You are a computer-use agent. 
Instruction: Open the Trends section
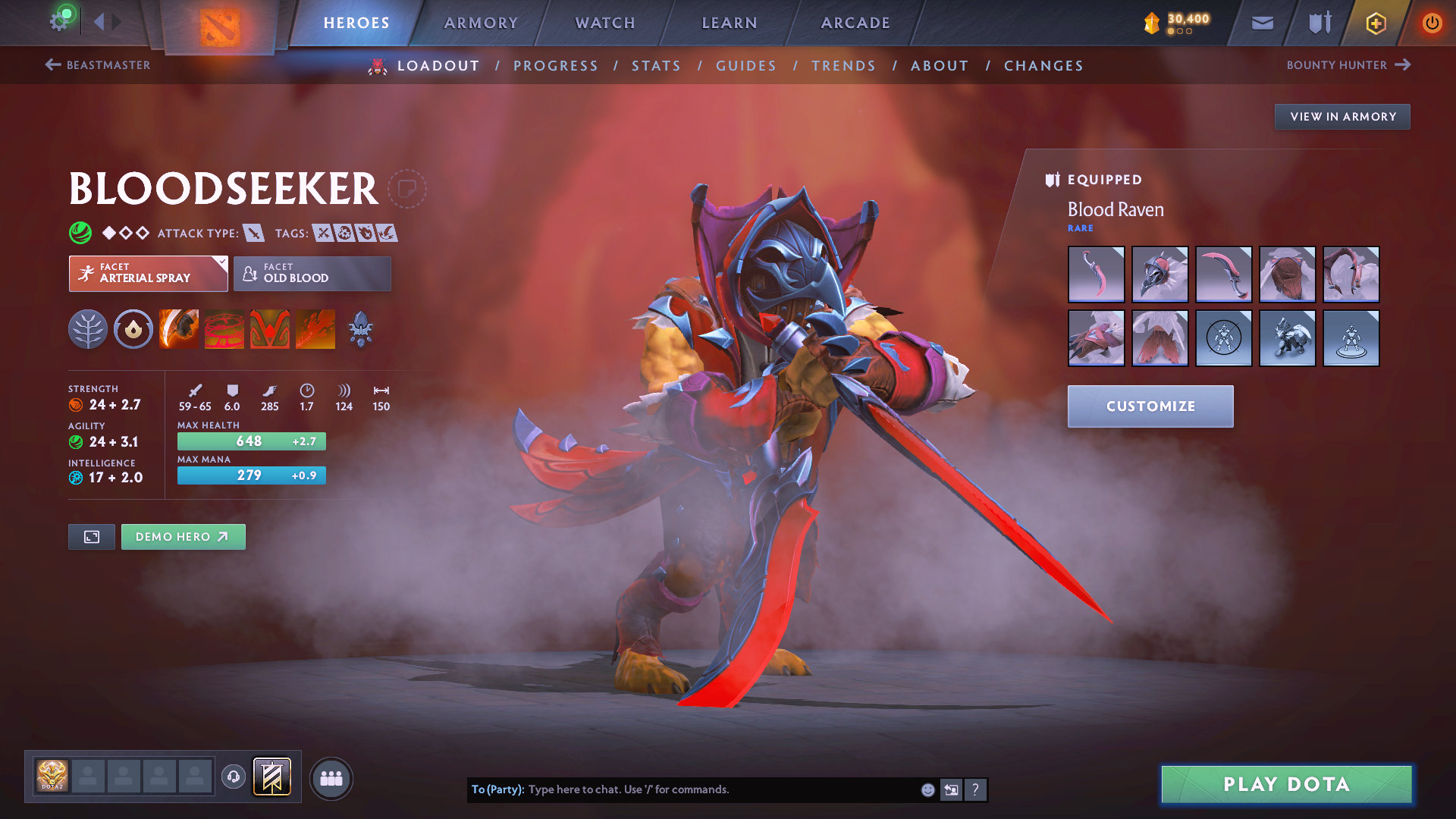[x=843, y=66]
